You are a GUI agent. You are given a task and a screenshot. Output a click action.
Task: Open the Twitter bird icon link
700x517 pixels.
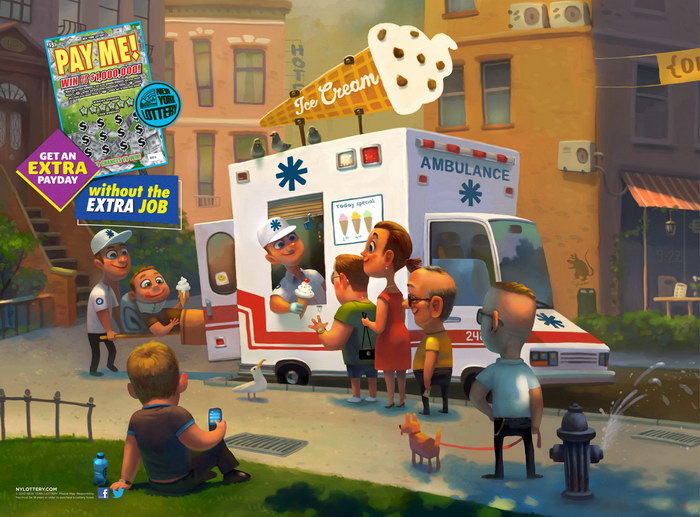pos(118,492)
